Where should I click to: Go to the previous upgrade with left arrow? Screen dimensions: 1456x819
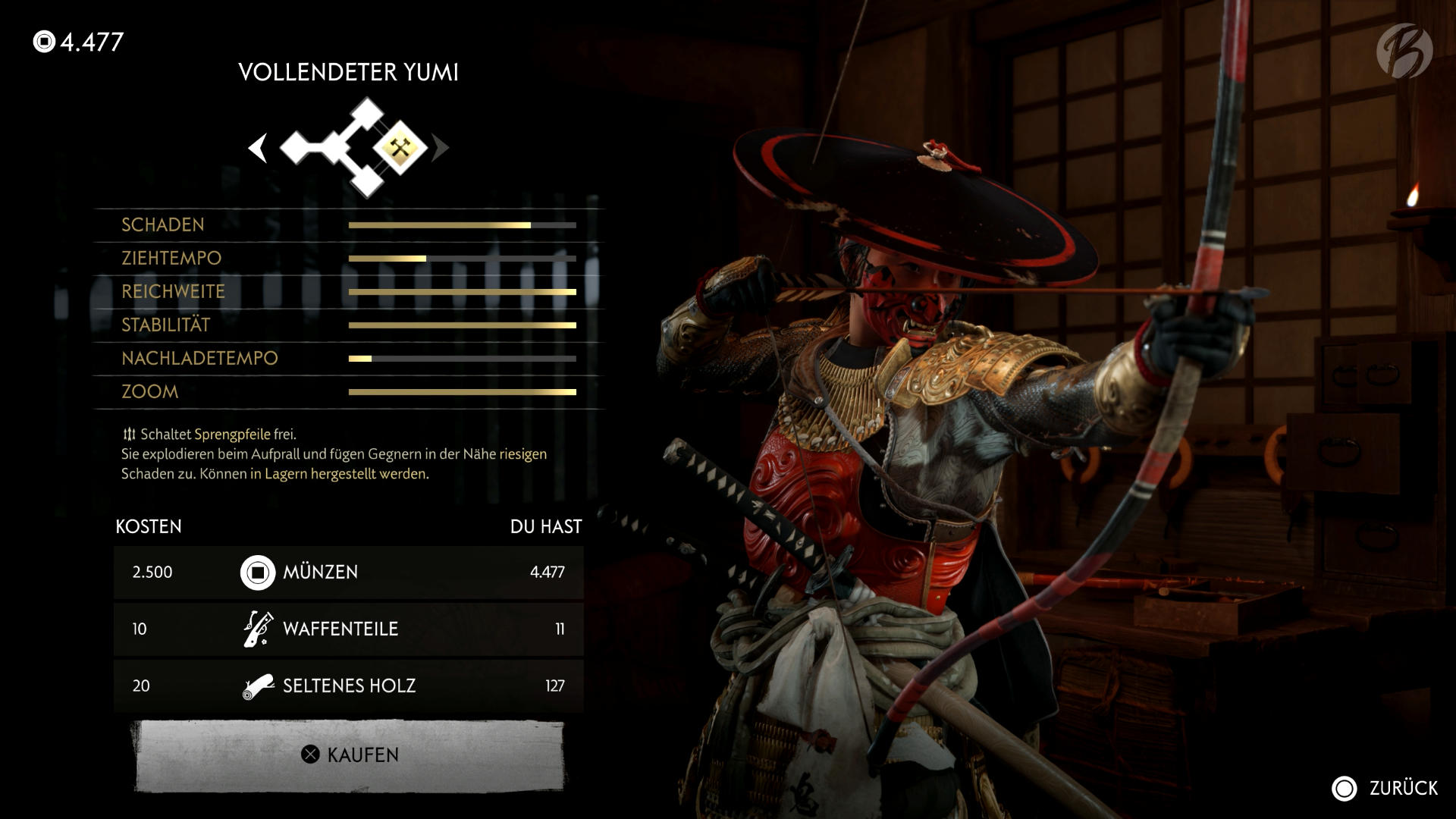tap(258, 148)
